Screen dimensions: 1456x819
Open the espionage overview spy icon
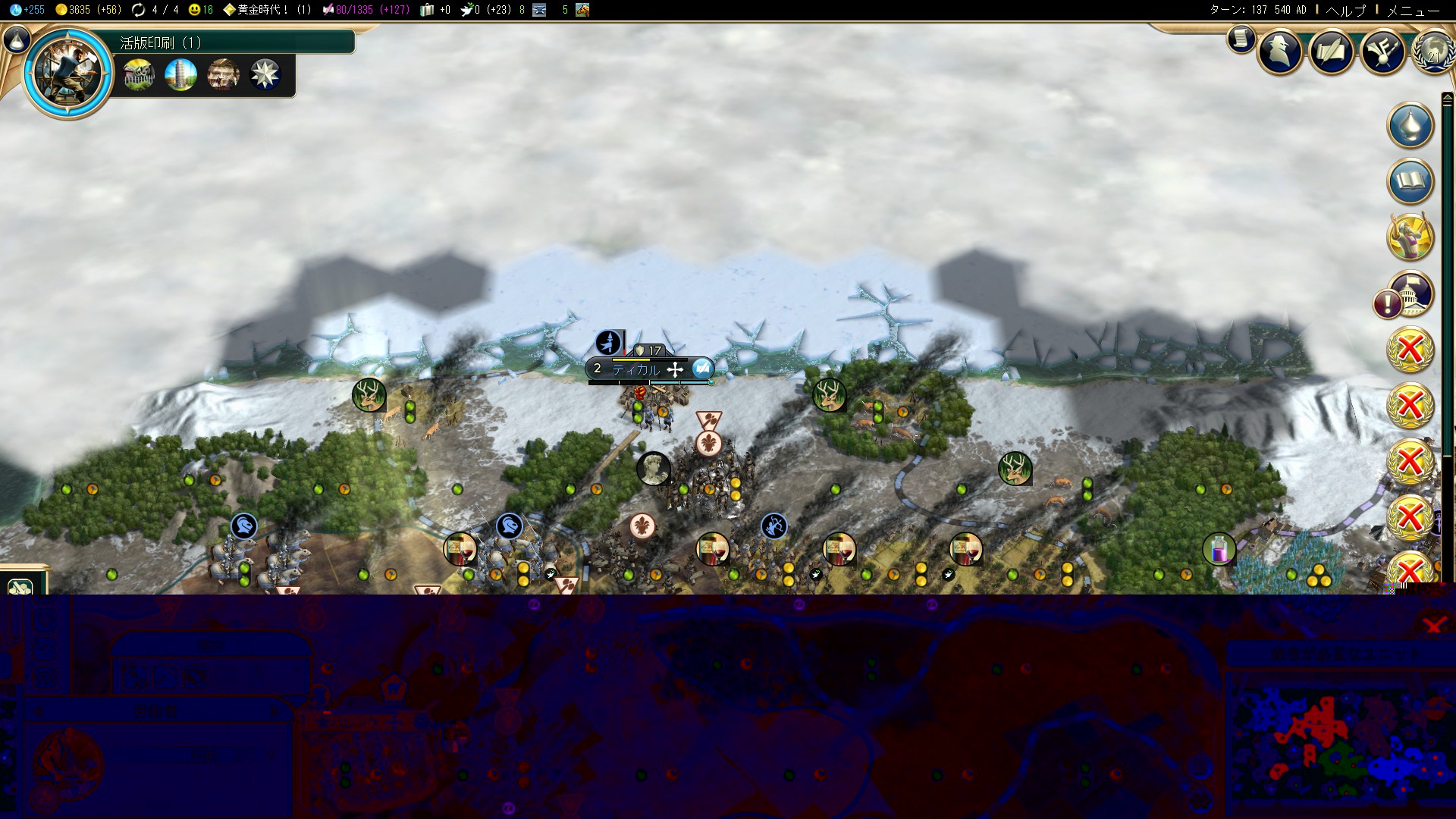click(1281, 52)
